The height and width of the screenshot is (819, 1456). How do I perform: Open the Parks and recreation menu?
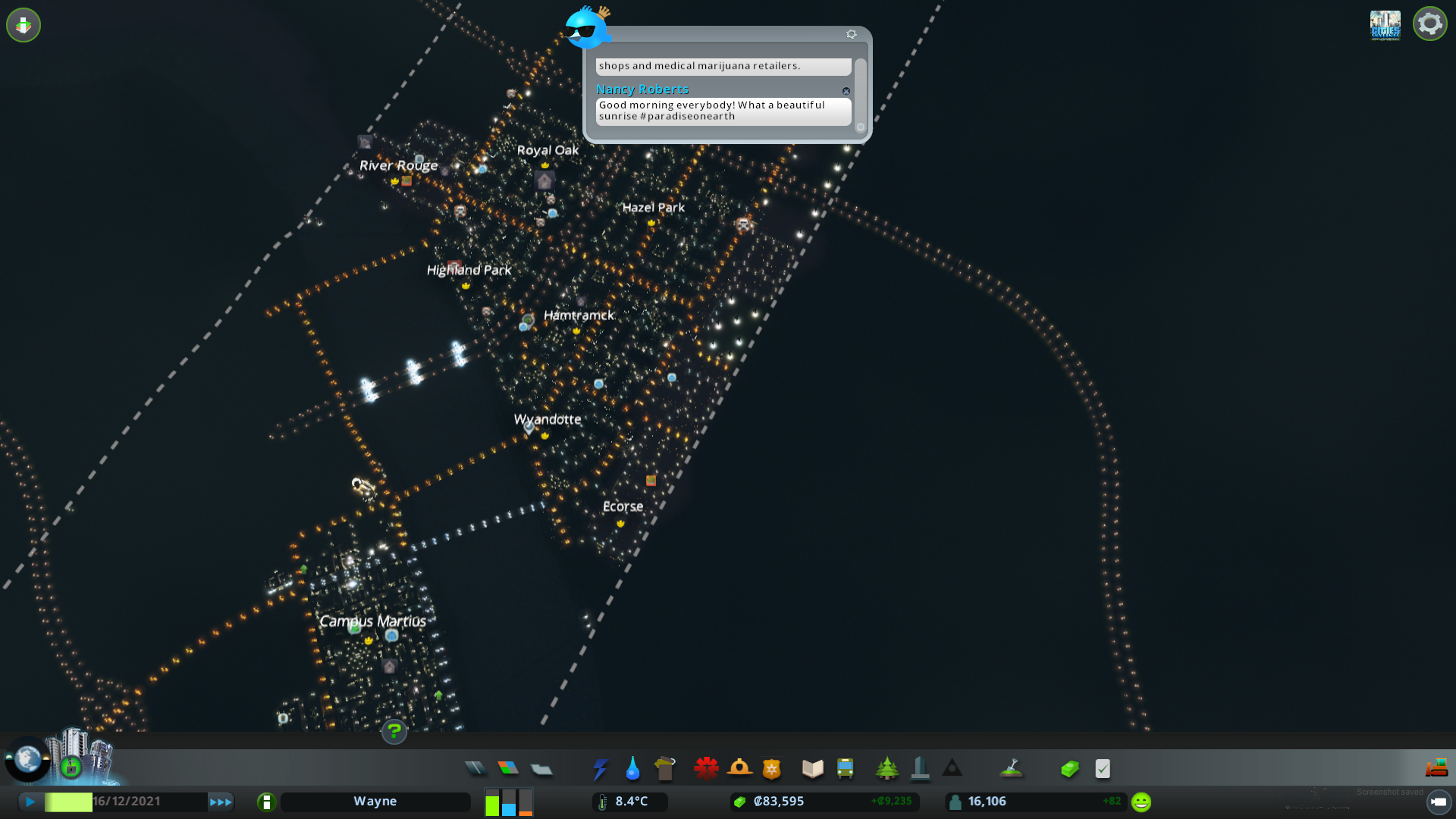[887, 768]
